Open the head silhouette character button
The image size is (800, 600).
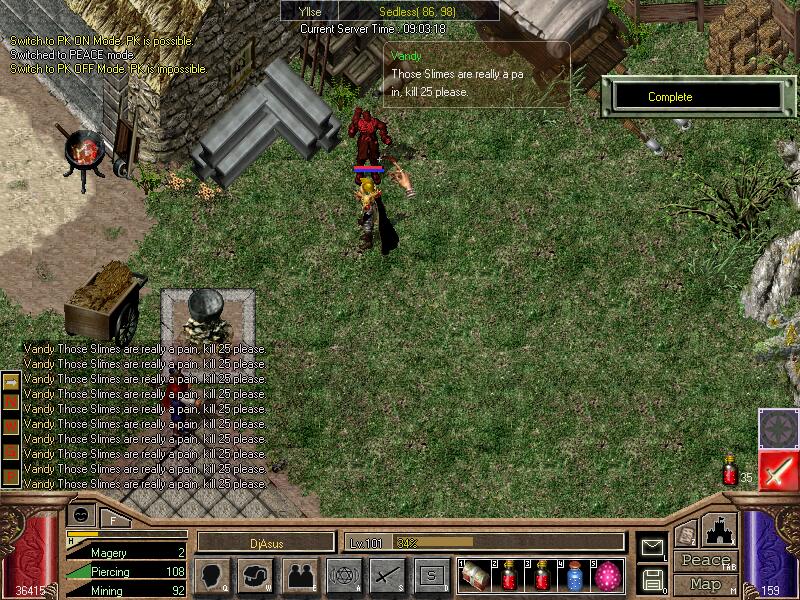click(x=212, y=576)
